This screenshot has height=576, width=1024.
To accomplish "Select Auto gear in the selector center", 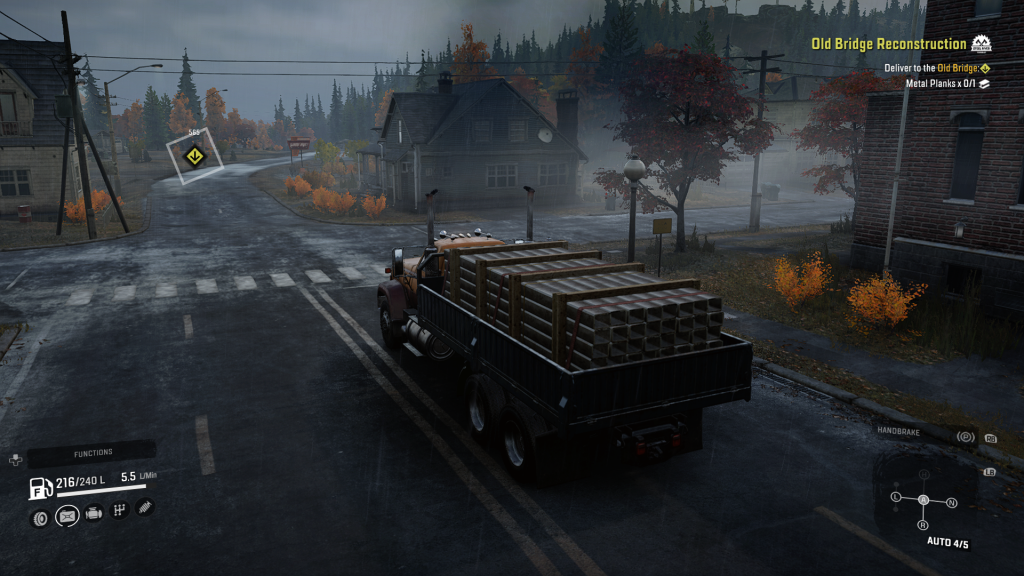I will (x=923, y=499).
